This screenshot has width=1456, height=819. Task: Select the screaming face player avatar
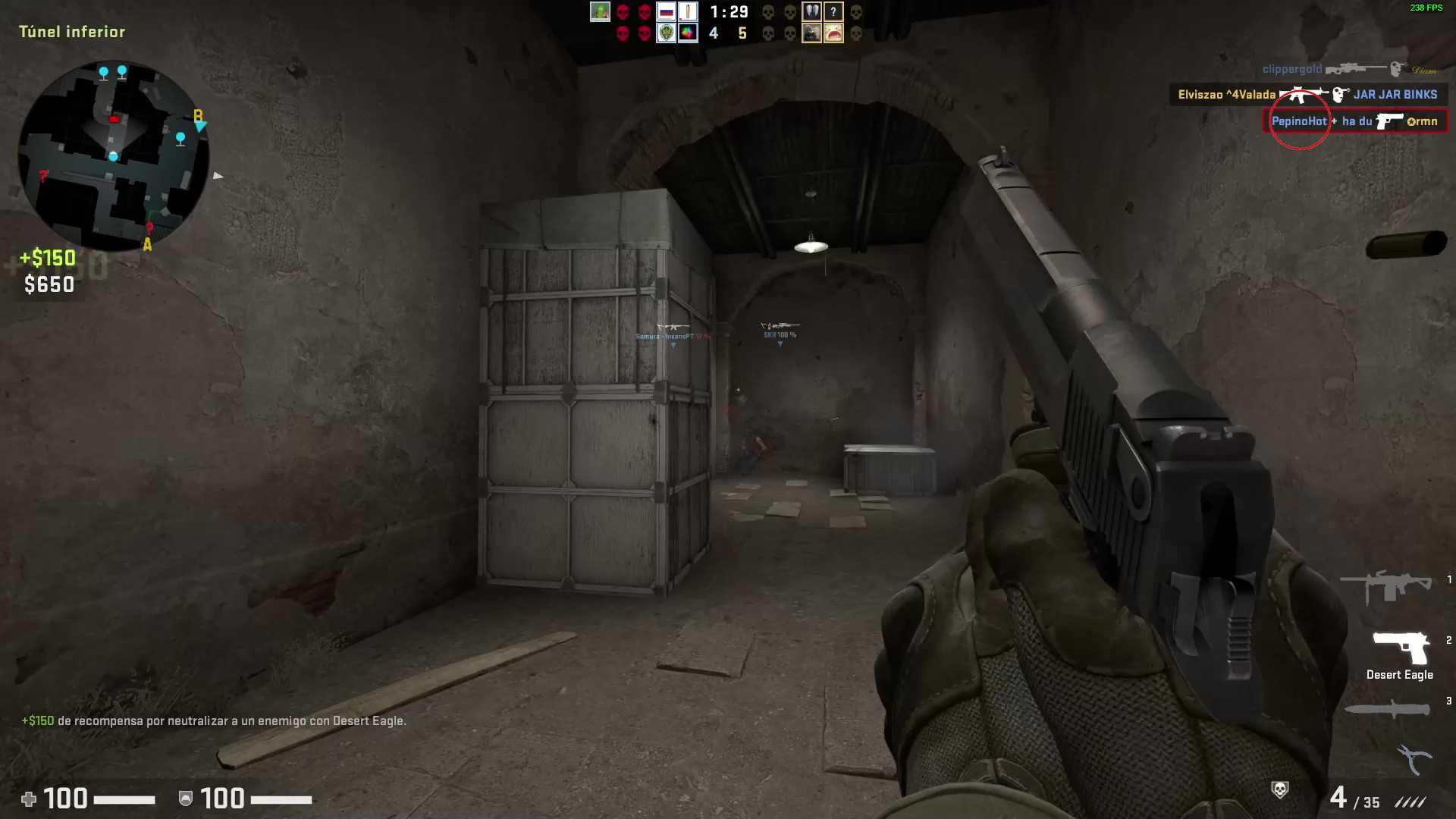[x=833, y=33]
